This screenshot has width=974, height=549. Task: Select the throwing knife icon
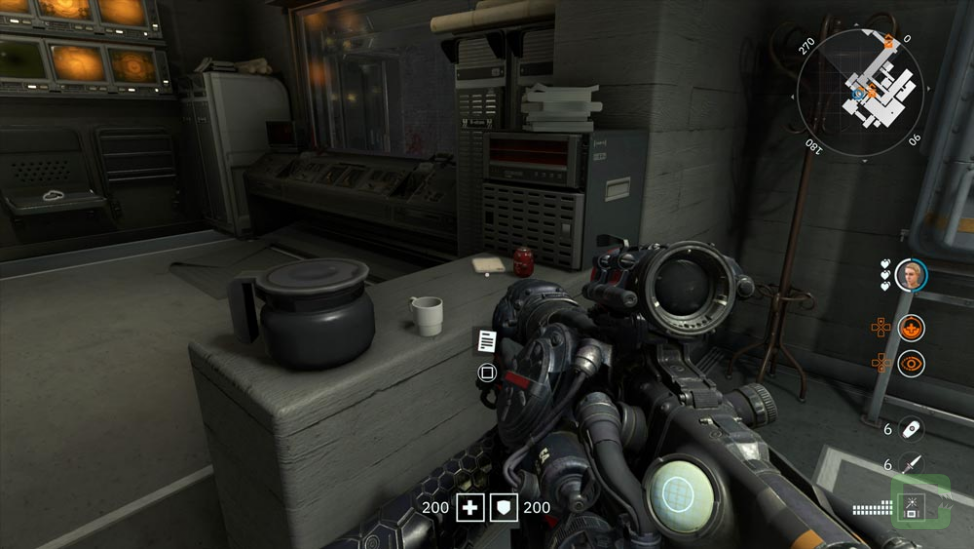click(910, 464)
